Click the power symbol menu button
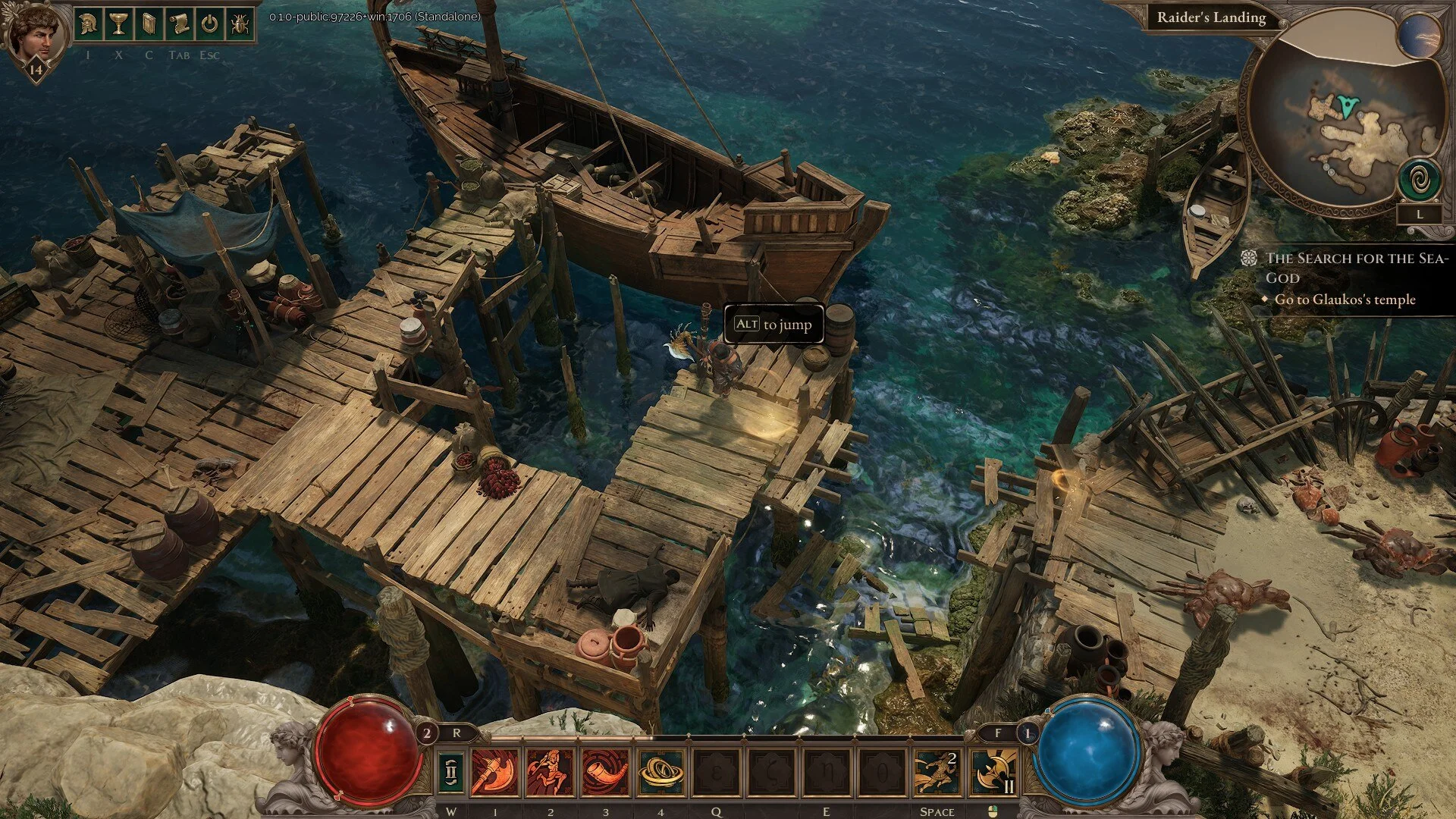1456x819 pixels. (209, 24)
